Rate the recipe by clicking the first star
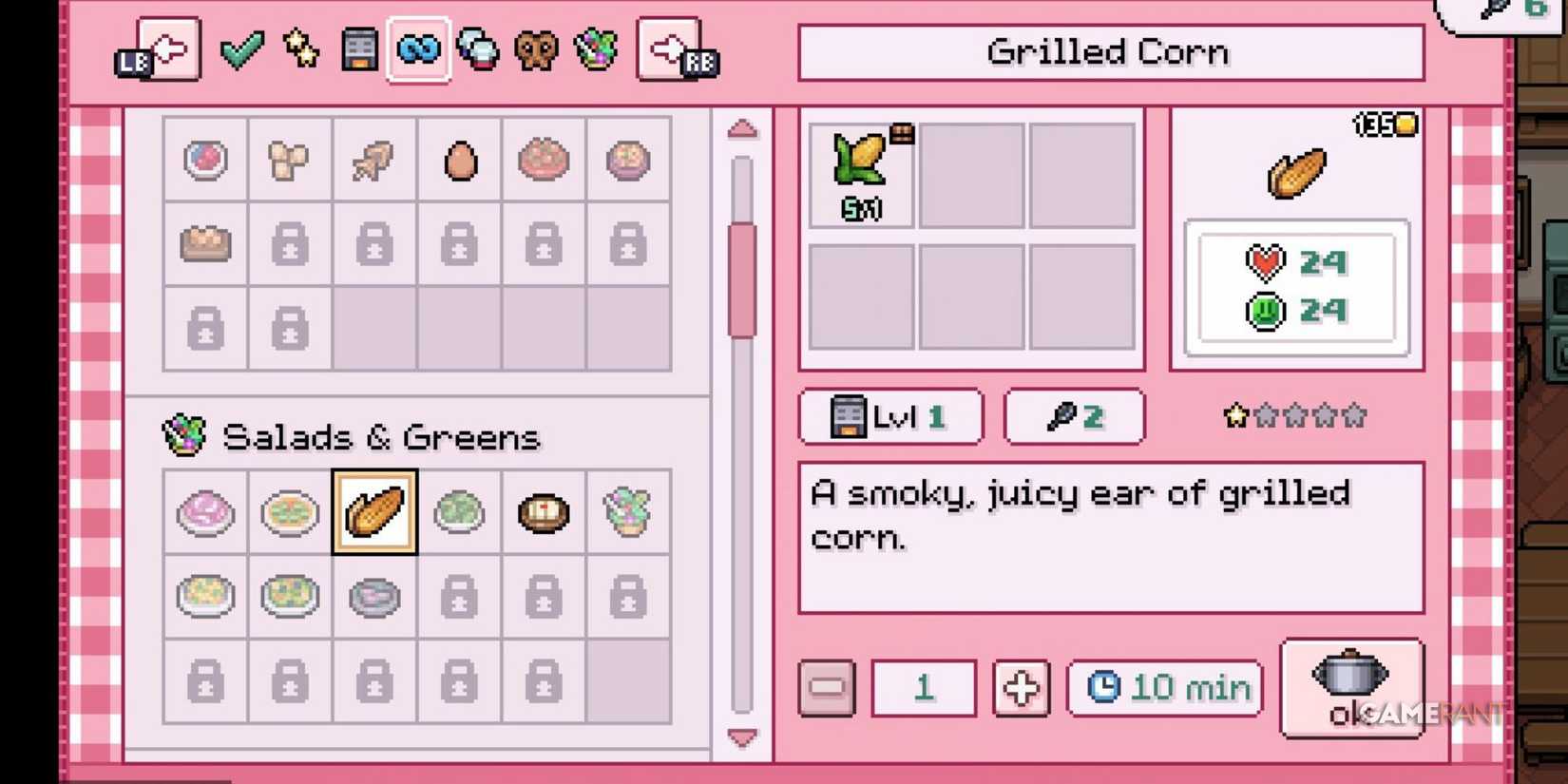Screen dimensions: 1568x784 (x=1233, y=415)
